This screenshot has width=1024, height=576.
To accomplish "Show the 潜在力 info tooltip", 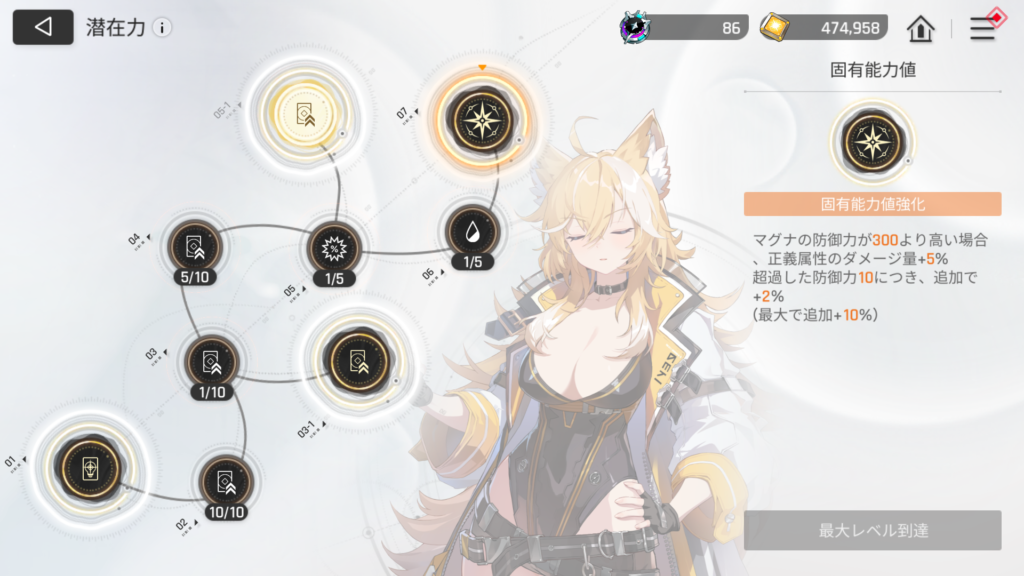I will [162, 28].
